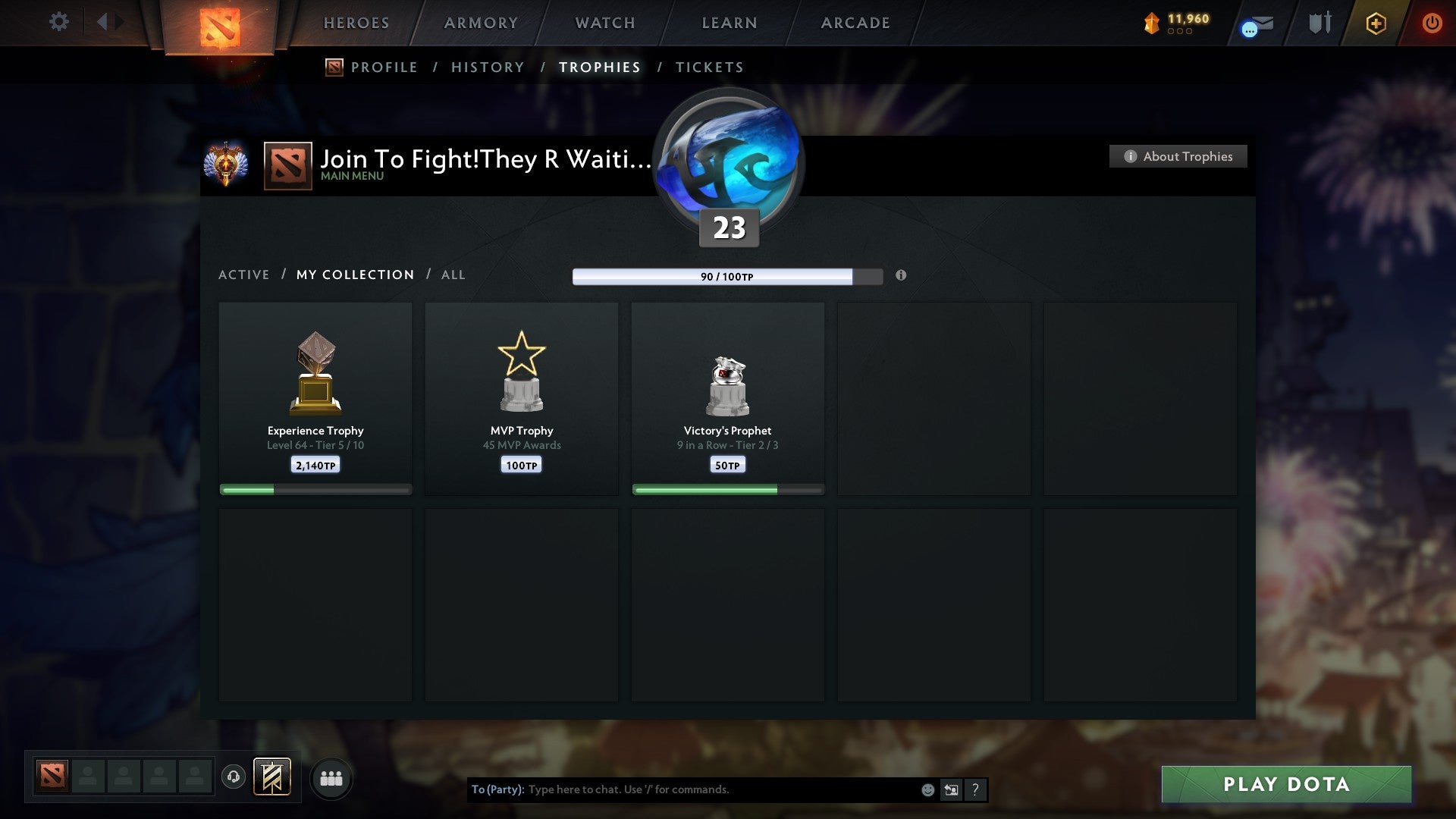Open friends list with the group icon
Image resolution: width=1456 pixels, height=819 pixels.
tap(331, 777)
